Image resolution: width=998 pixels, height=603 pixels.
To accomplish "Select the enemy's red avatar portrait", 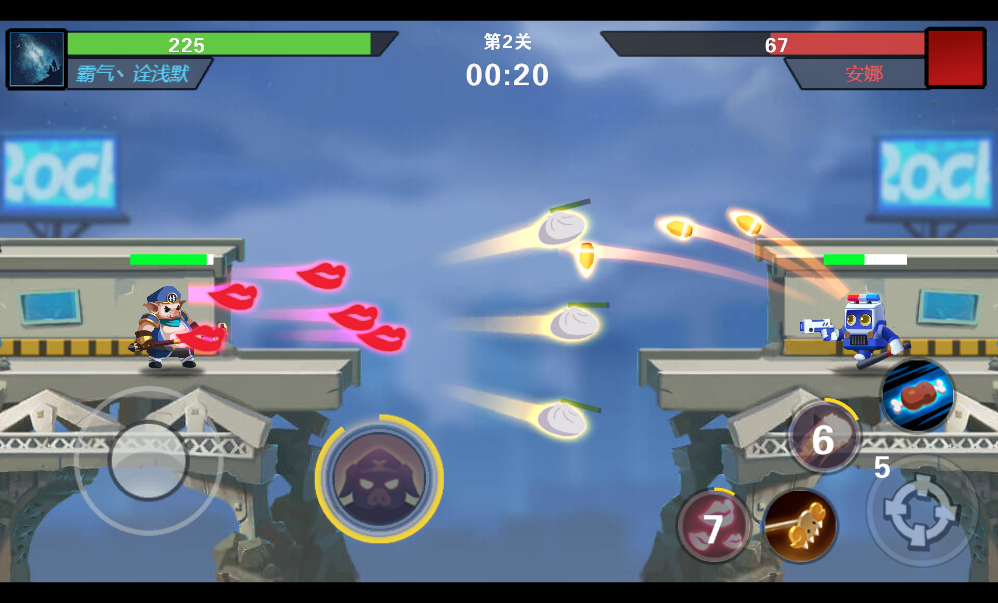I will pos(955,58).
